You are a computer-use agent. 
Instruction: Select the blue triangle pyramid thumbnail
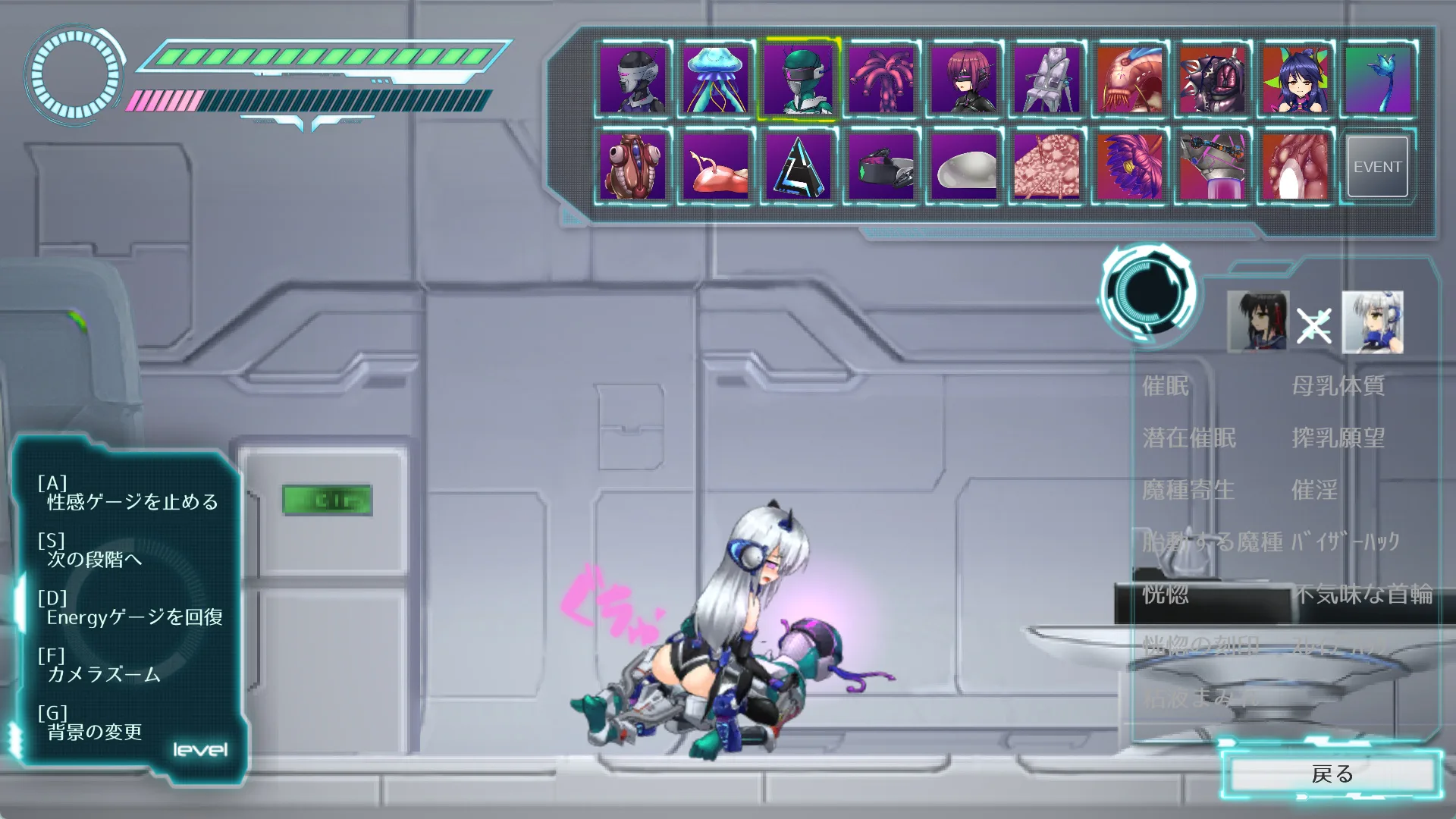point(798,167)
